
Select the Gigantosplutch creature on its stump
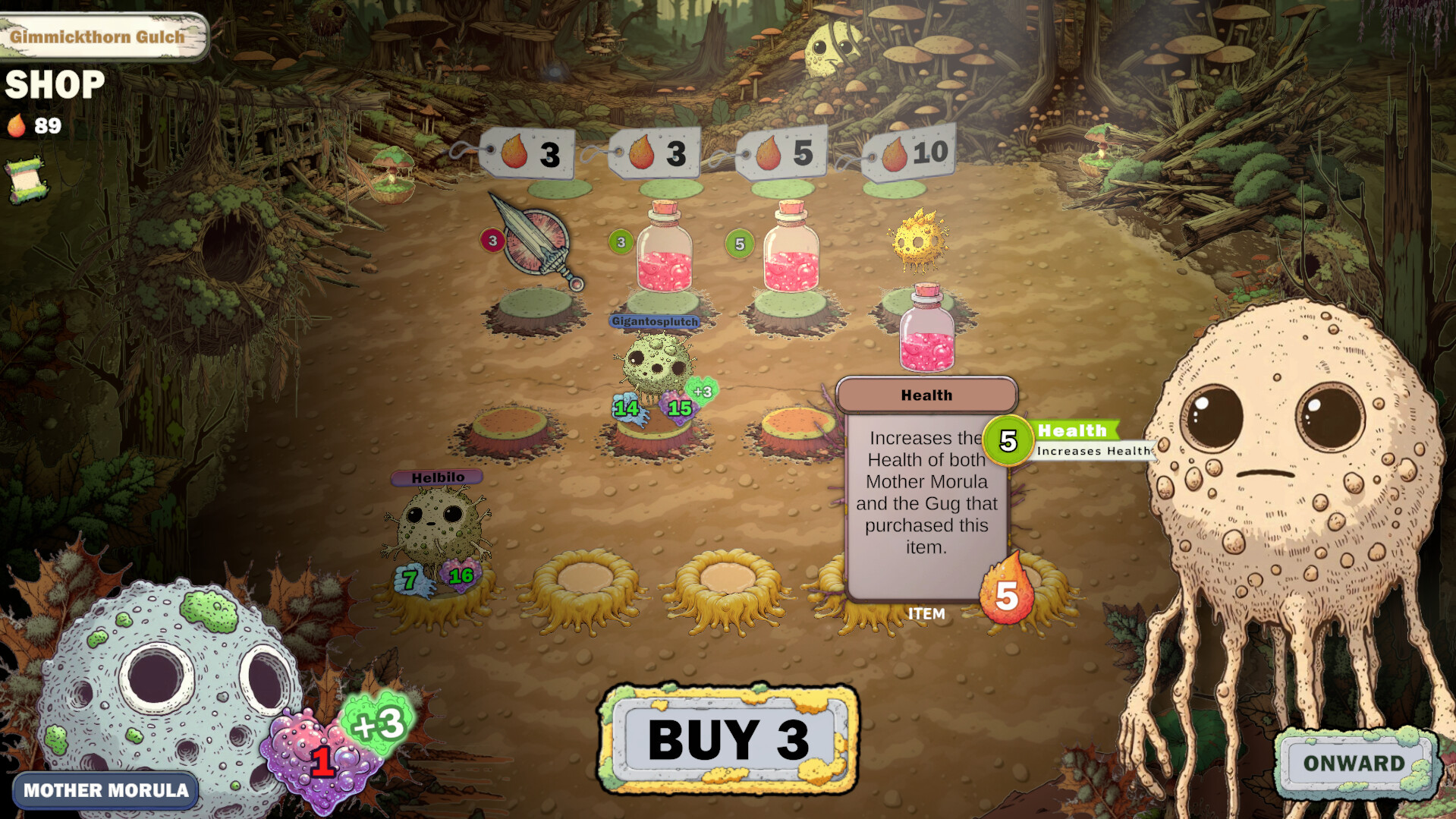656,364
